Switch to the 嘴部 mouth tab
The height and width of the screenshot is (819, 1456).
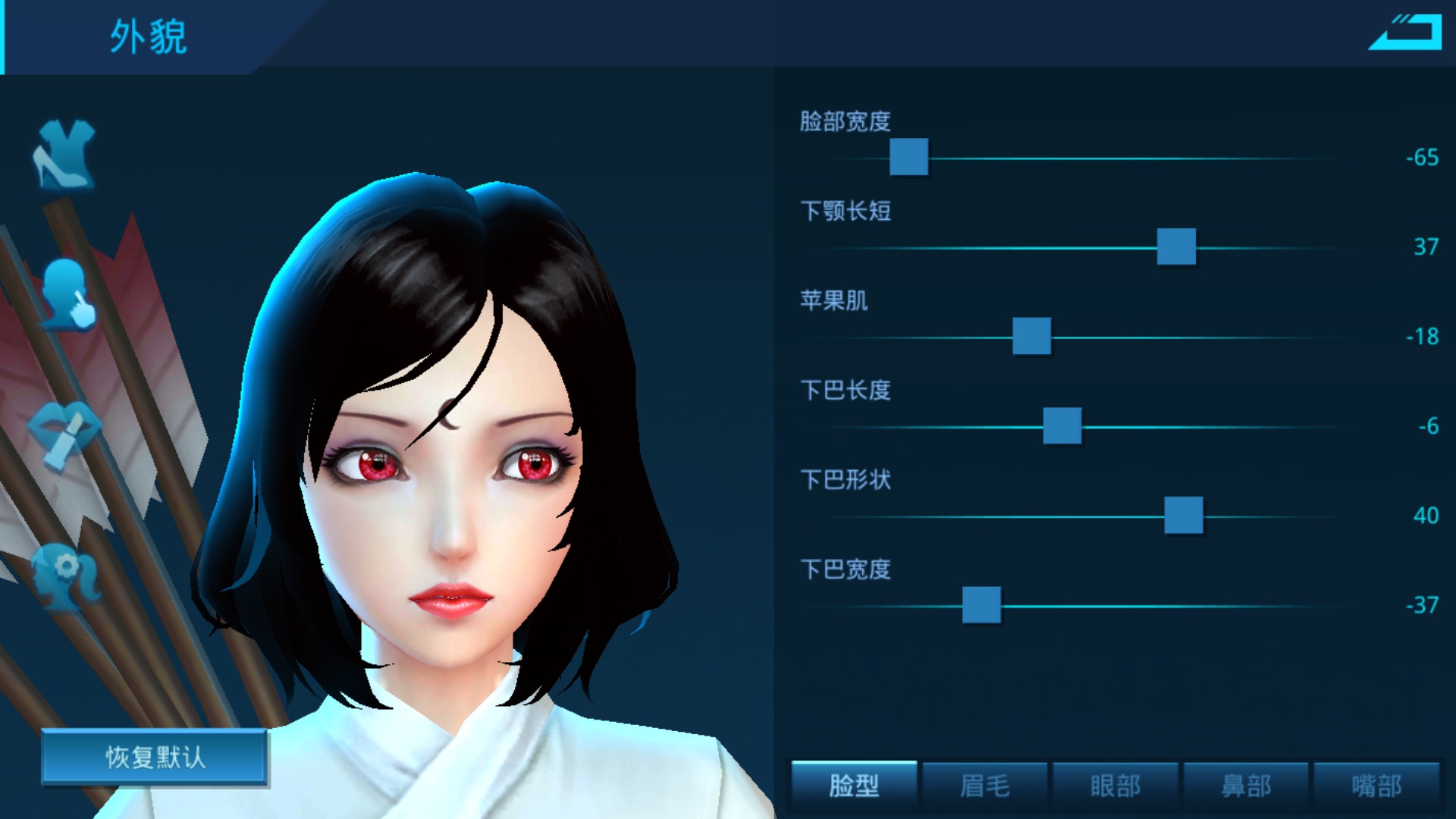click(x=1377, y=786)
